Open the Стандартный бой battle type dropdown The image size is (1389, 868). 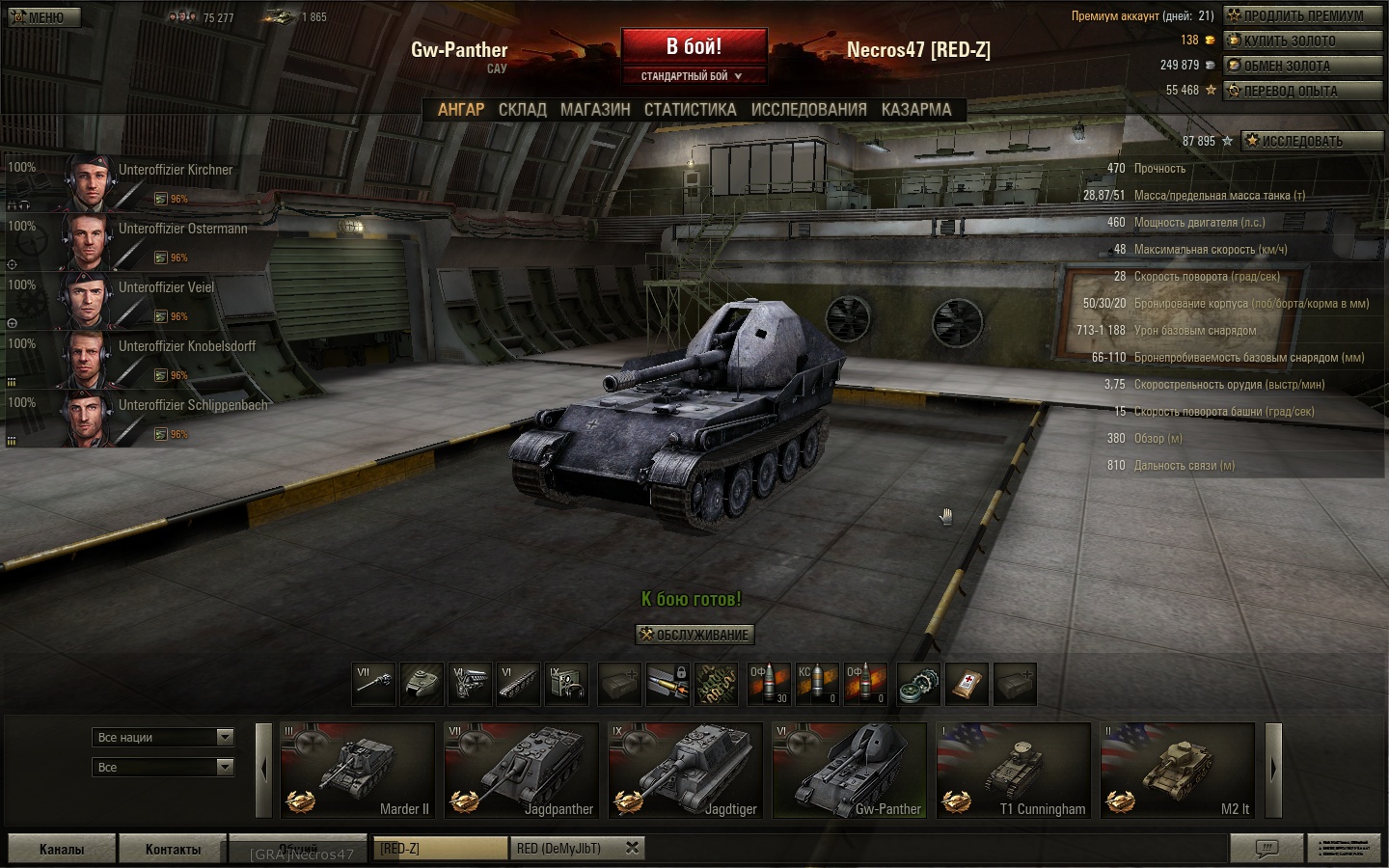(x=693, y=76)
